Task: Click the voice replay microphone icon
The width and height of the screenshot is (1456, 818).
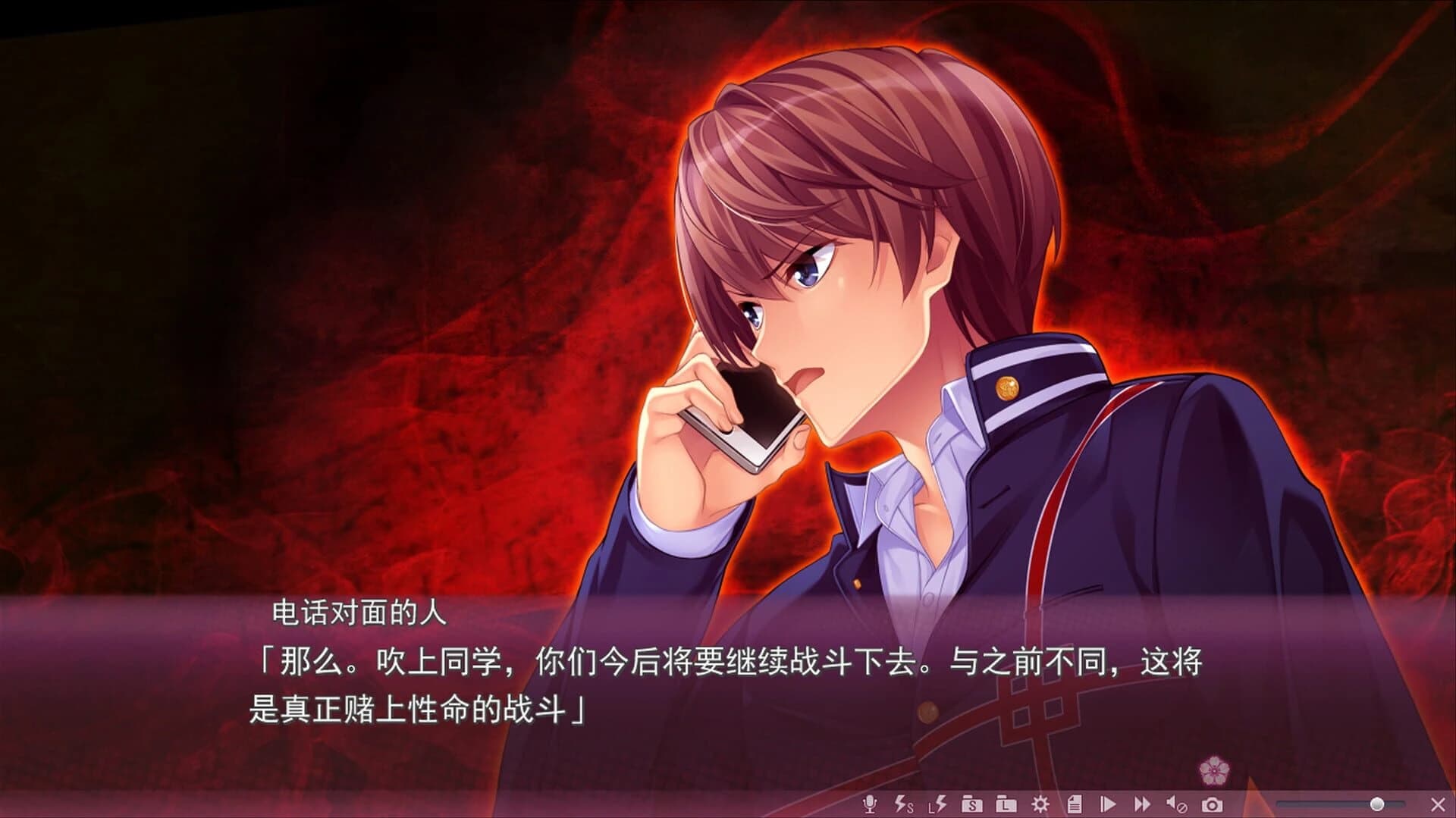Action: pos(871,805)
